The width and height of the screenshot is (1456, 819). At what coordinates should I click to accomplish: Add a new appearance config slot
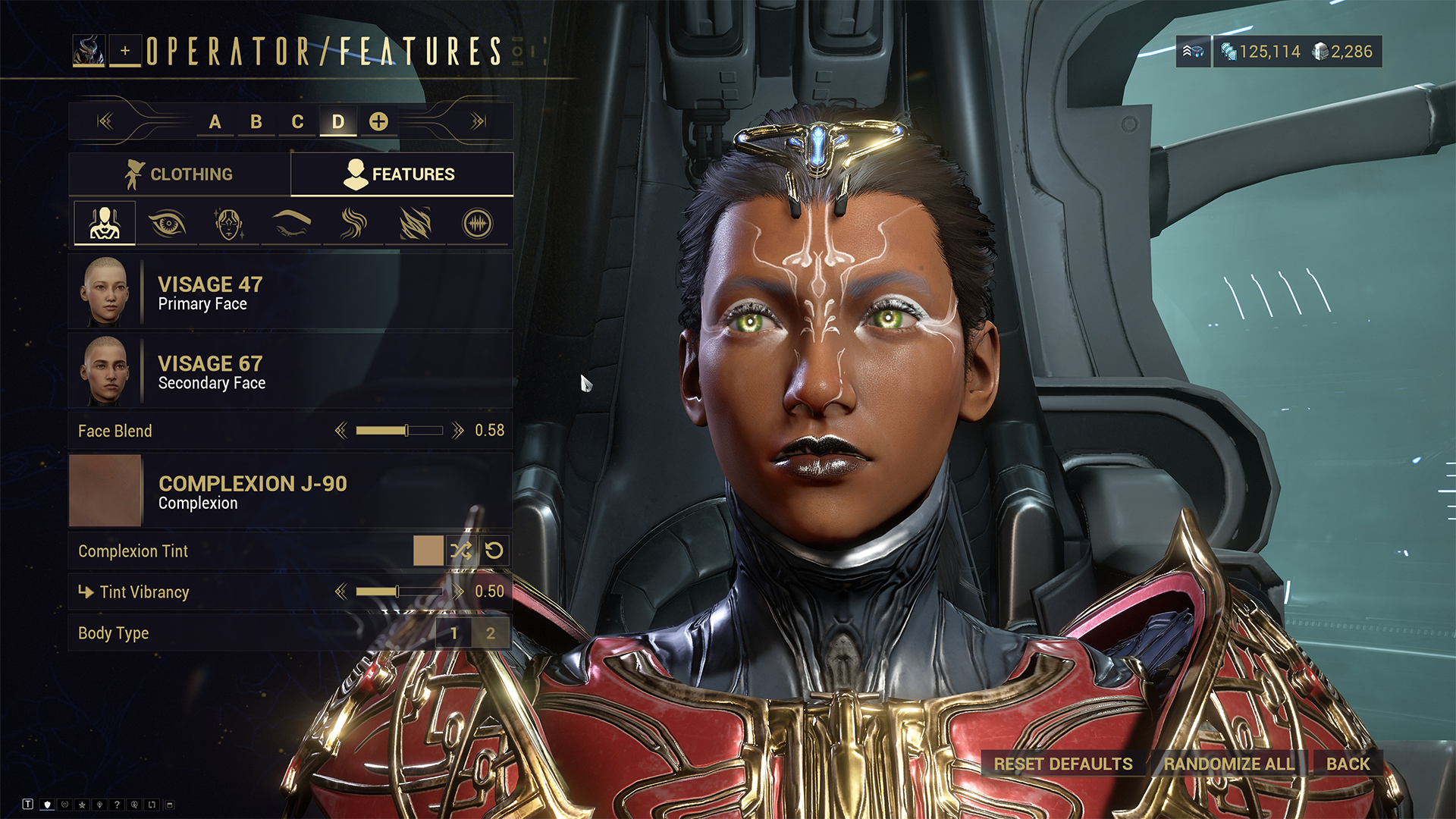tap(378, 121)
